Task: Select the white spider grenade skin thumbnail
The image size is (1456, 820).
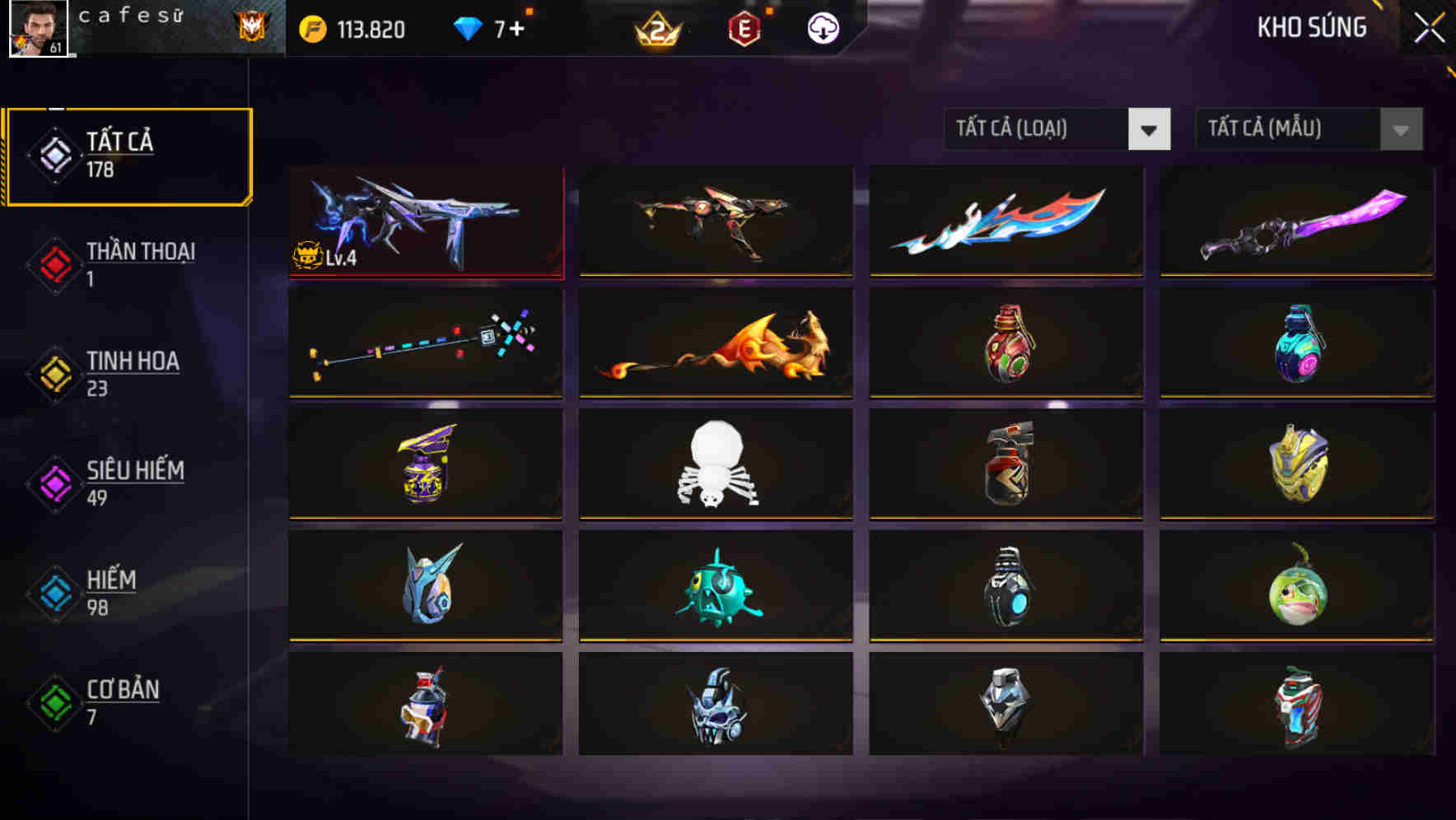Action: pyautogui.click(x=715, y=464)
